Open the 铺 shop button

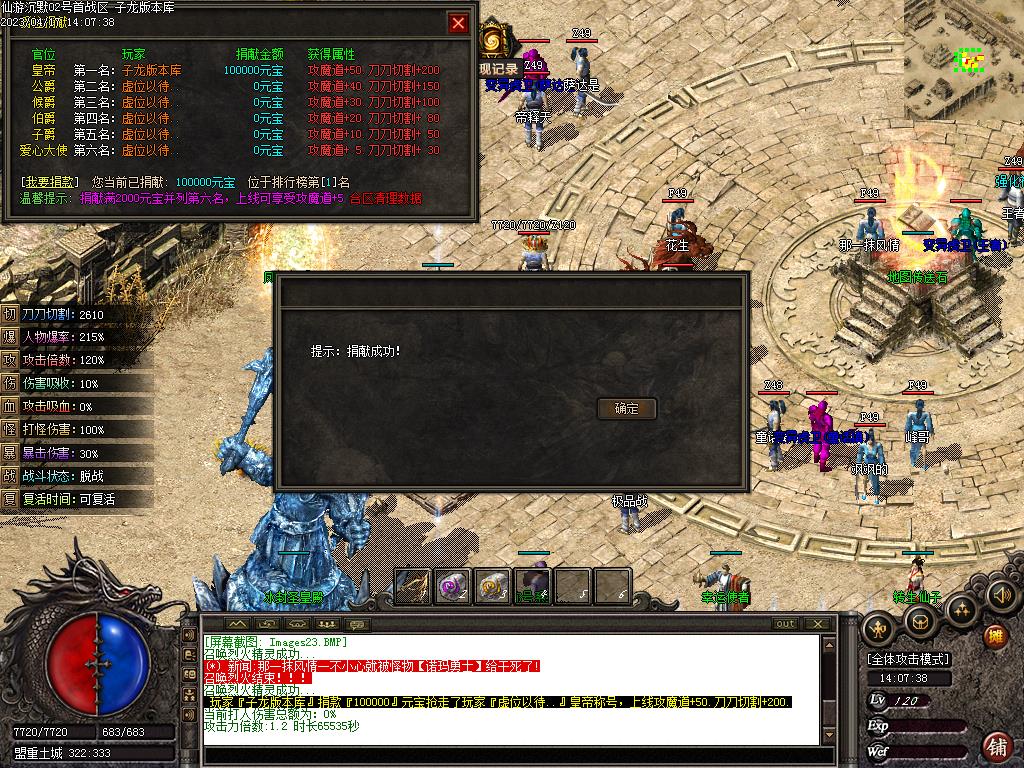(x=996, y=746)
